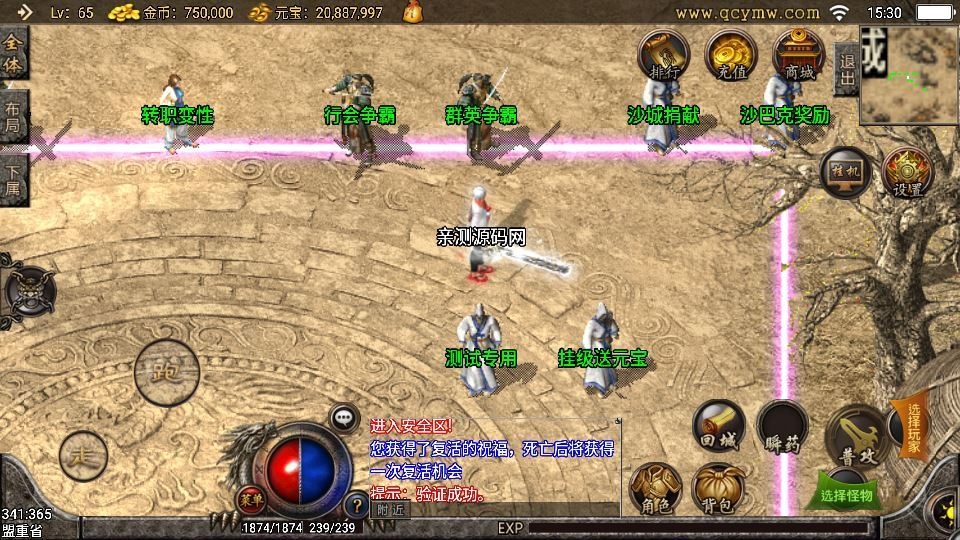Use the 回城 return-to-town scroll
The height and width of the screenshot is (540, 960).
[719, 426]
